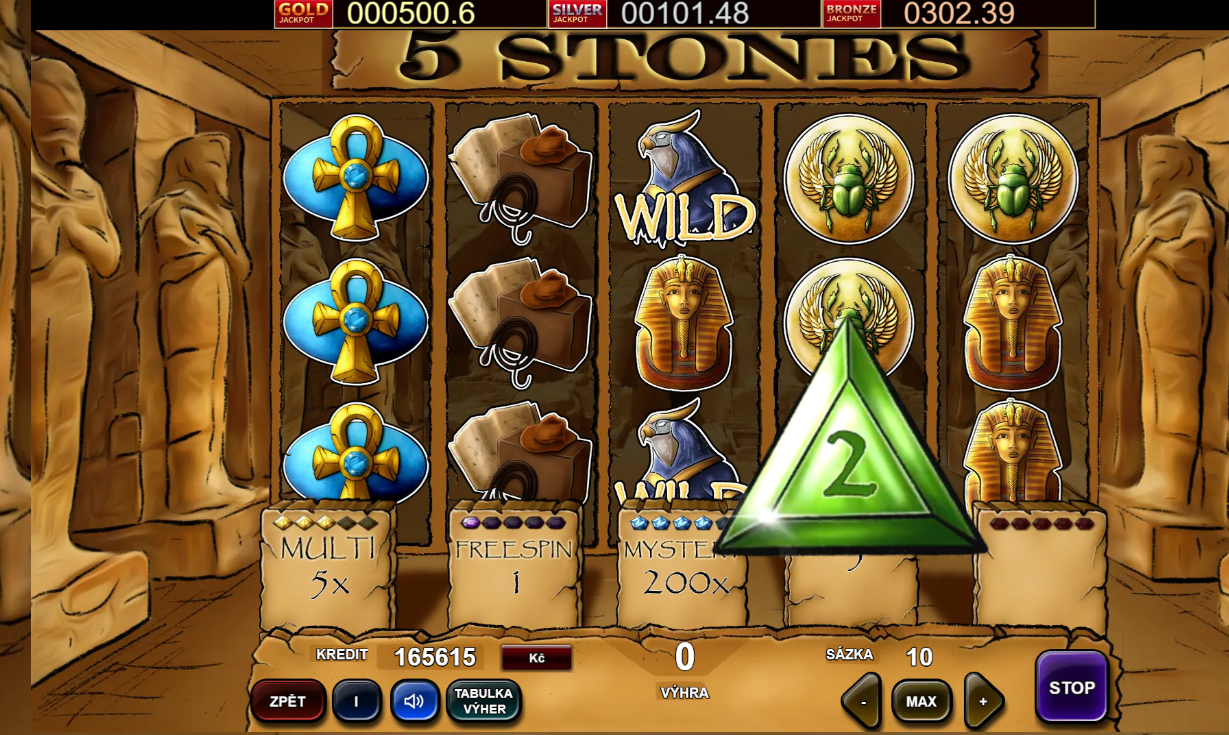Image resolution: width=1229 pixels, height=735 pixels.
Task: Click the Kč currency button
Action: click(x=536, y=657)
